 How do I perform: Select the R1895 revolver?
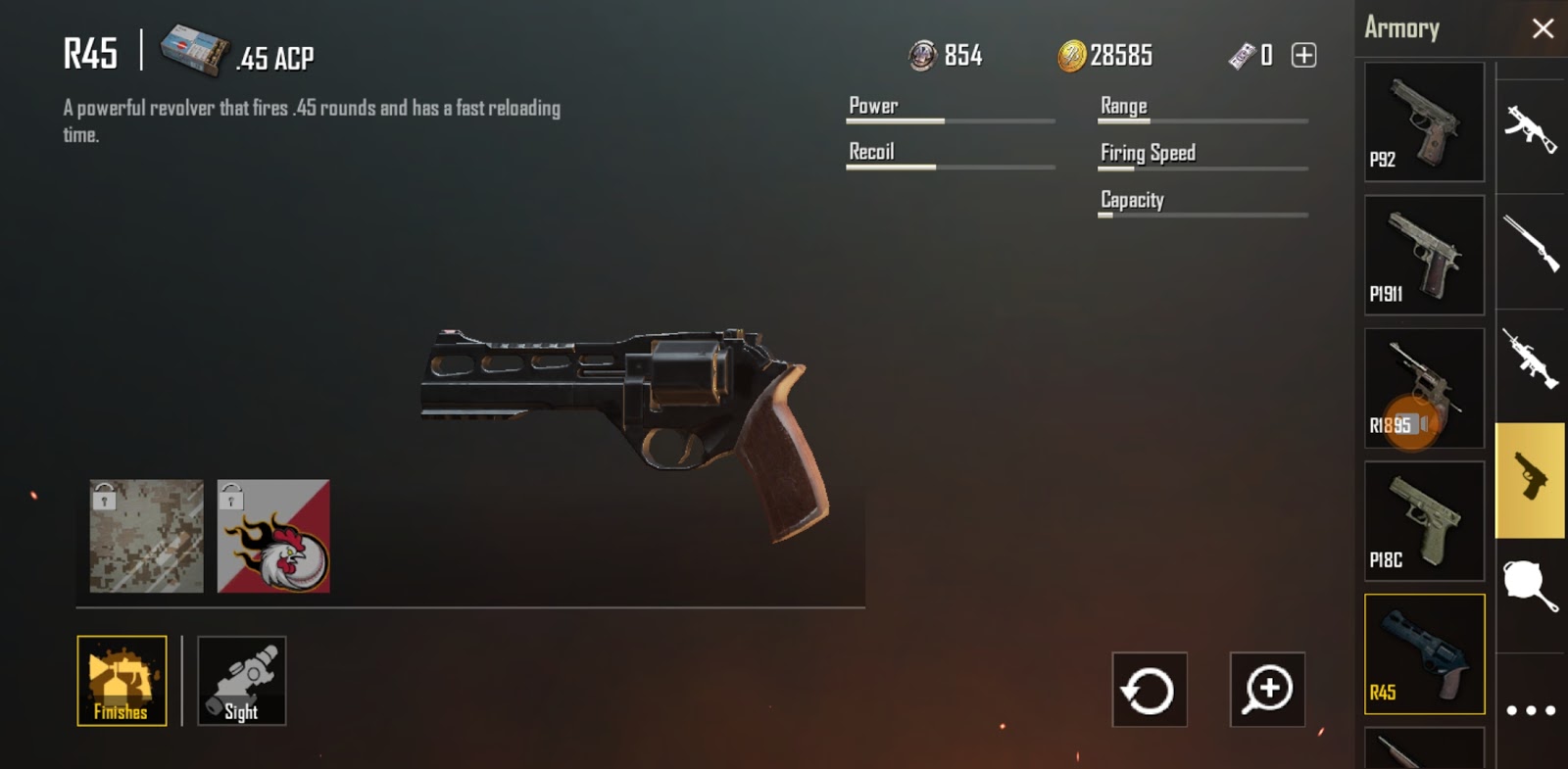click(1424, 388)
